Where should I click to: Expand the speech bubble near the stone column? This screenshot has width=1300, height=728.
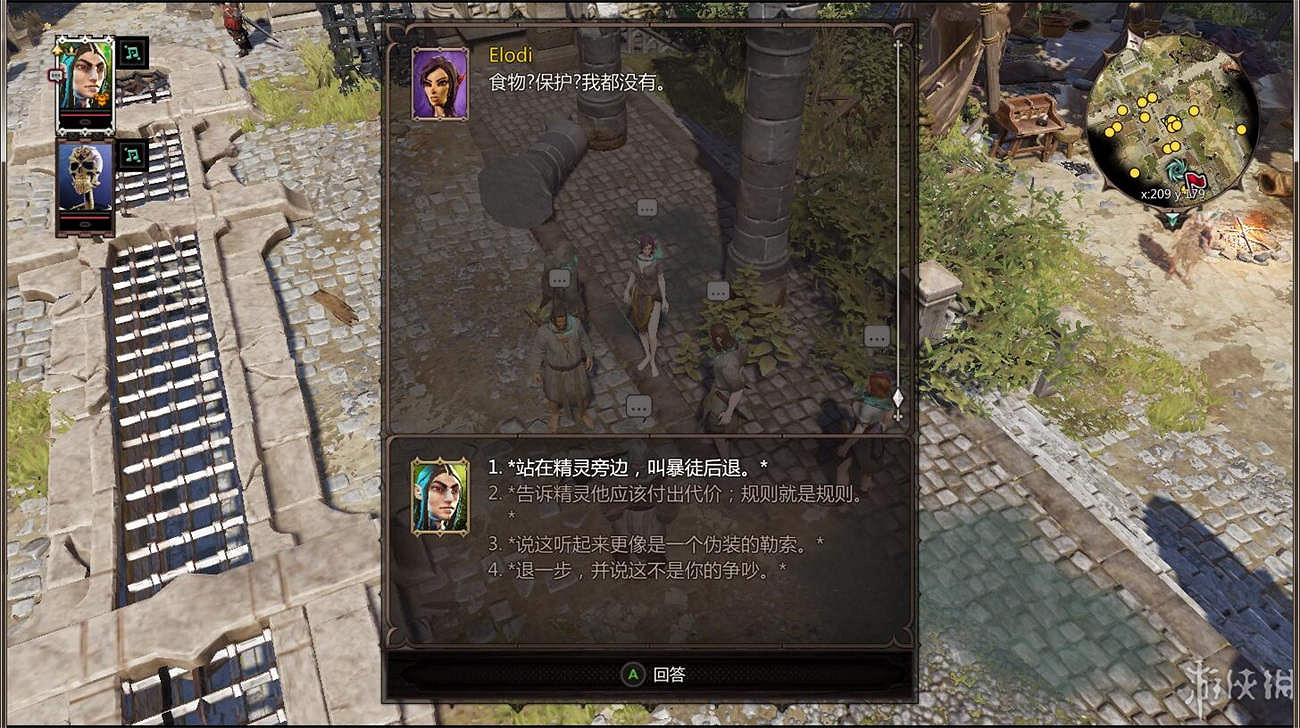(x=716, y=293)
